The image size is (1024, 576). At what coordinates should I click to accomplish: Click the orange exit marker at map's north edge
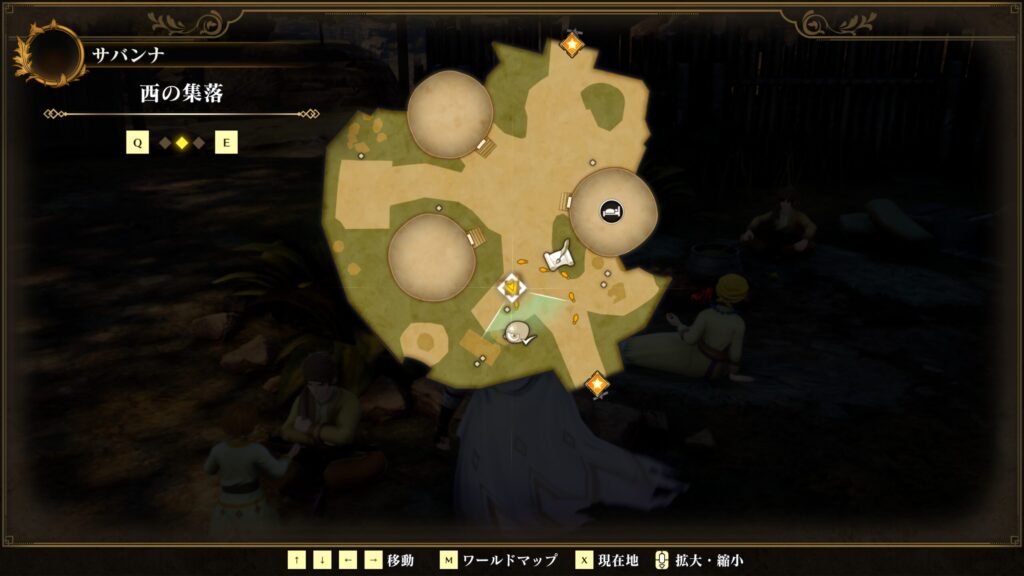click(x=572, y=44)
